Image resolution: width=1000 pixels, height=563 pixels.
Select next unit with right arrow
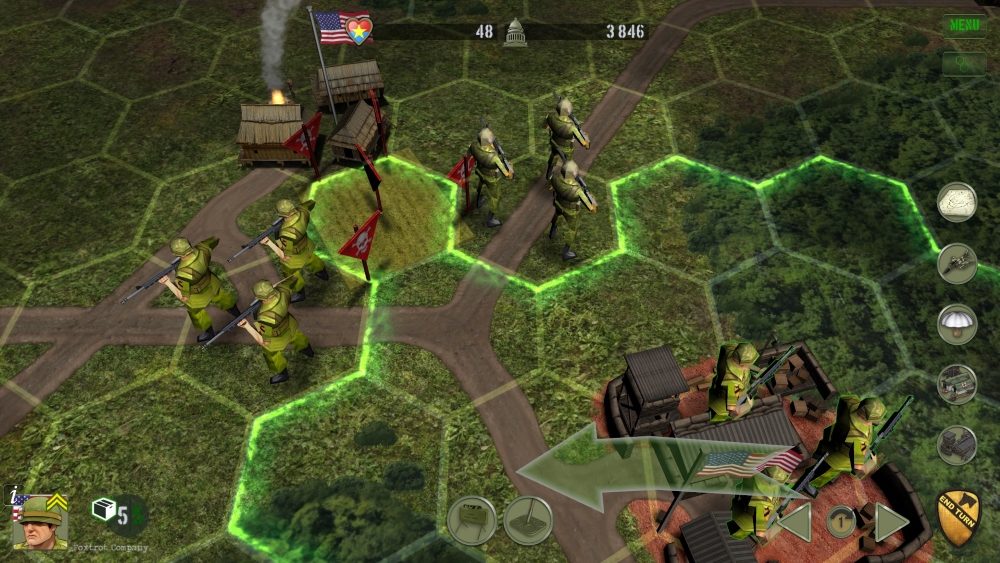pyautogui.click(x=891, y=523)
